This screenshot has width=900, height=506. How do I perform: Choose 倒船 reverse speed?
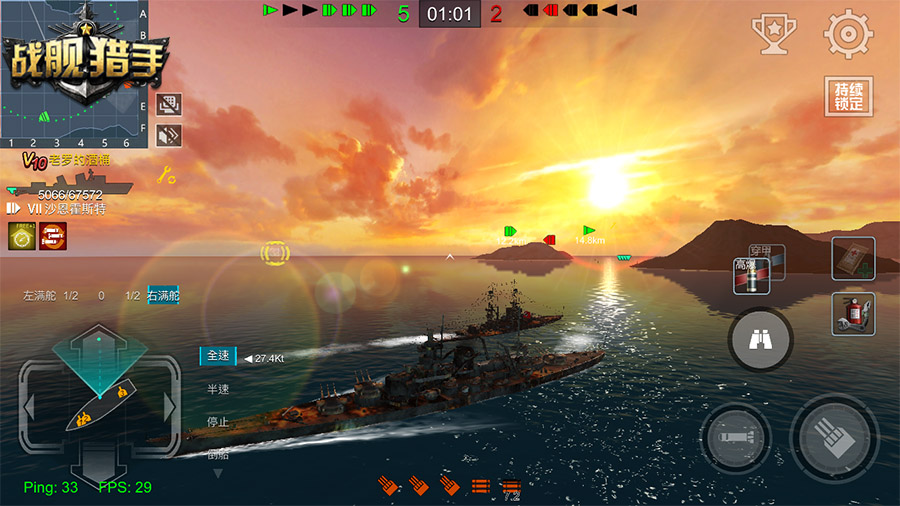click(x=218, y=454)
